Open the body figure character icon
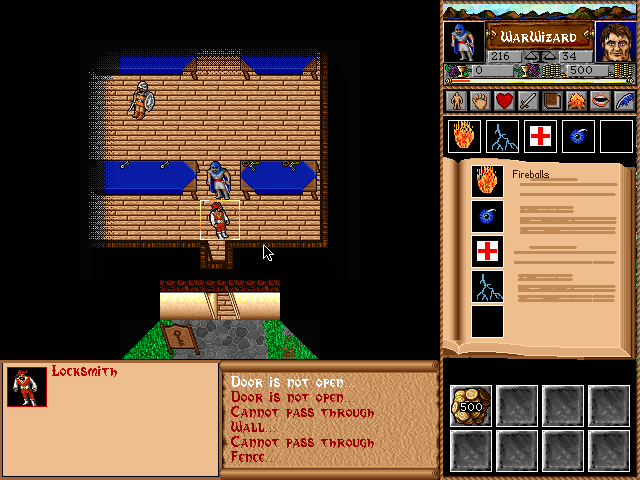Screen dimensions: 640x480 pyautogui.click(x=456, y=101)
